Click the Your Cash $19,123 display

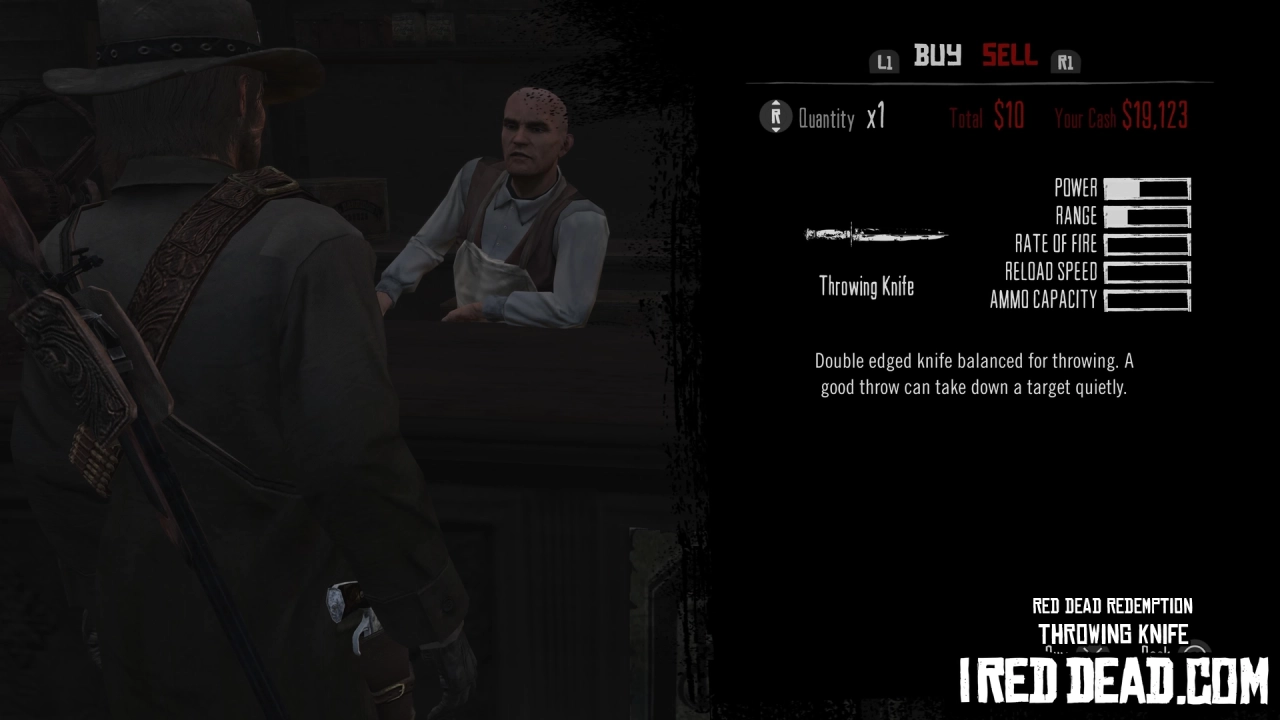click(1121, 116)
